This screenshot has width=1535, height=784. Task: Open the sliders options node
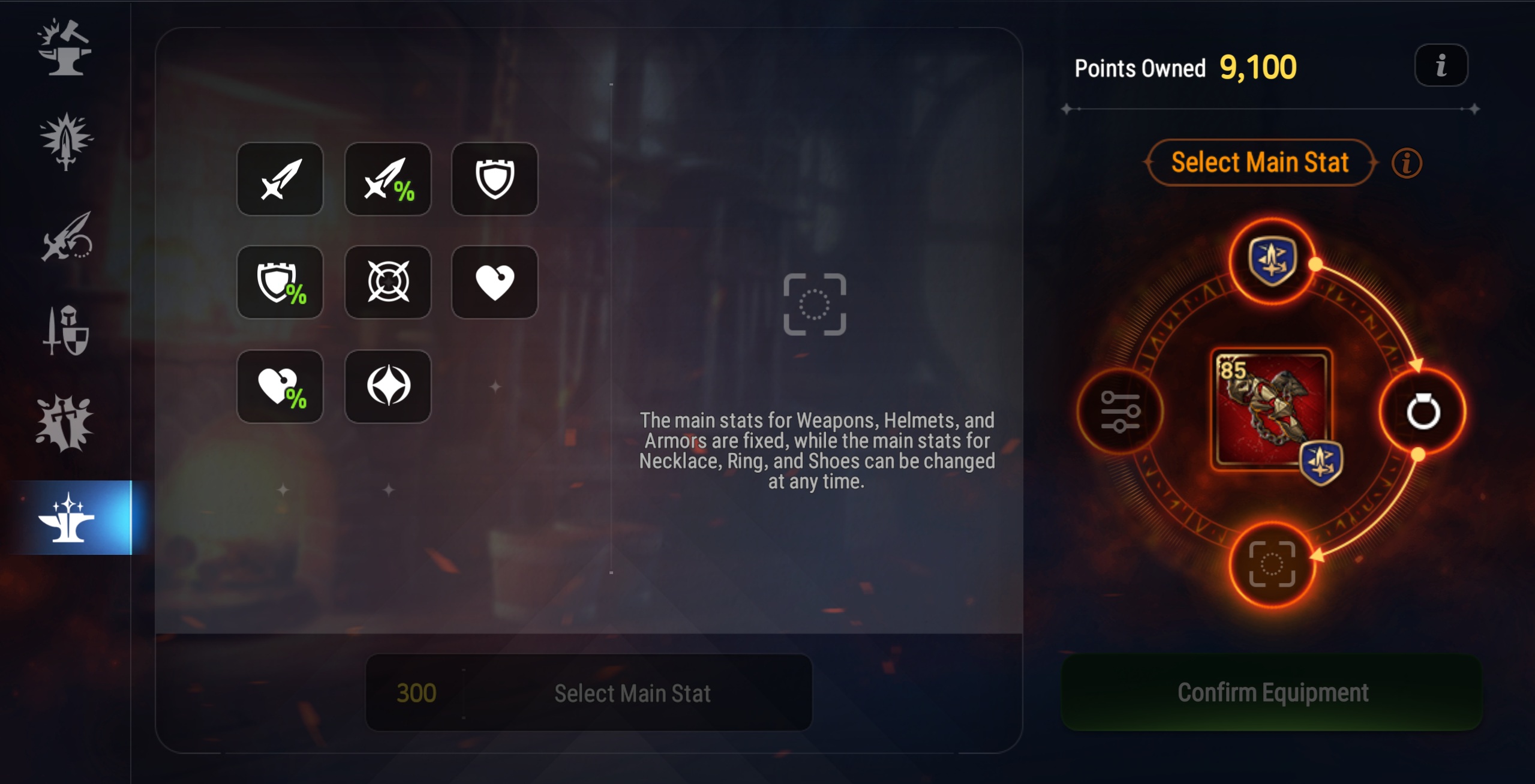pyautogui.click(x=1120, y=411)
